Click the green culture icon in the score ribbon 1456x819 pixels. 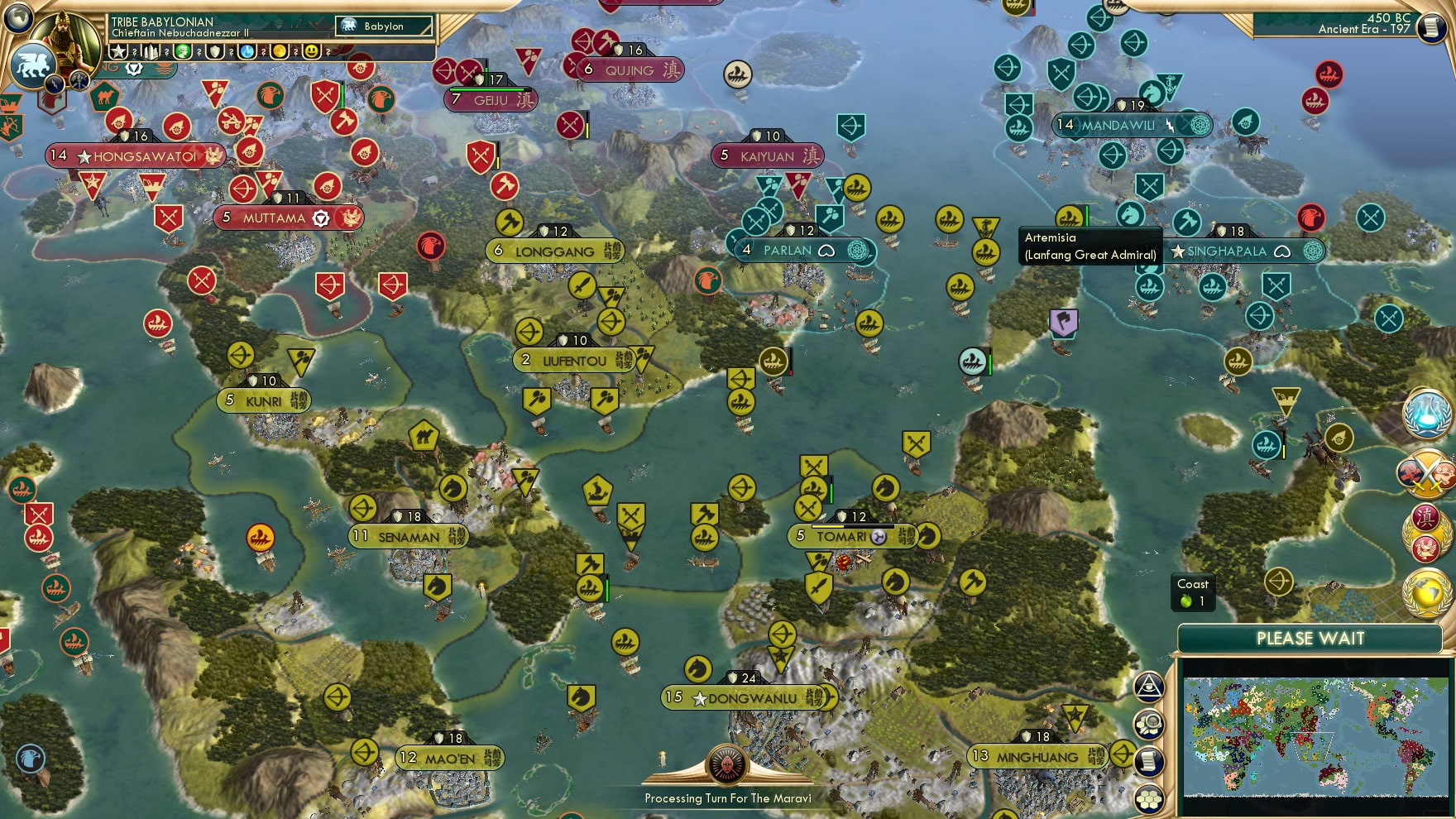click(184, 51)
